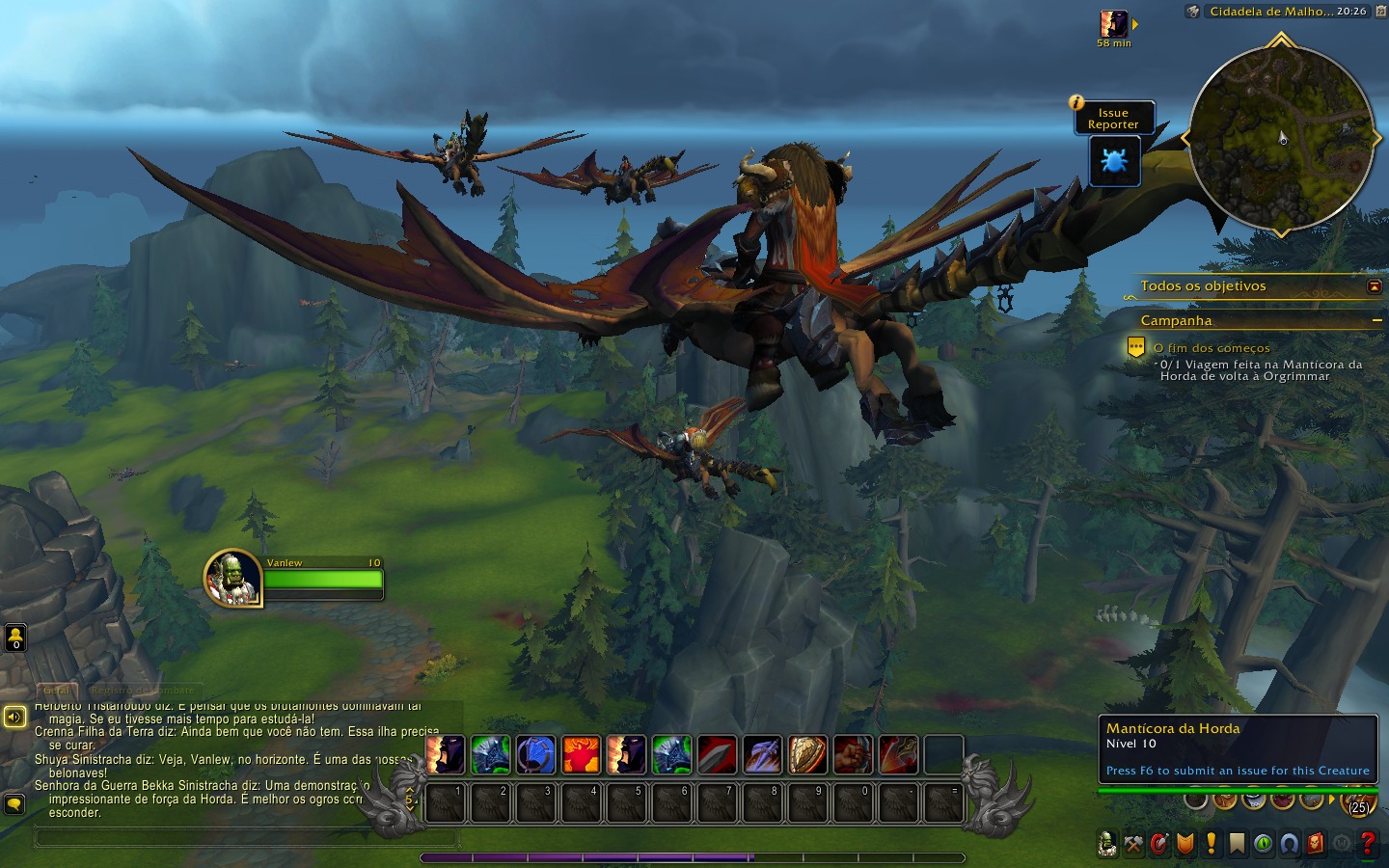Open the red question mark help button

click(1367, 844)
